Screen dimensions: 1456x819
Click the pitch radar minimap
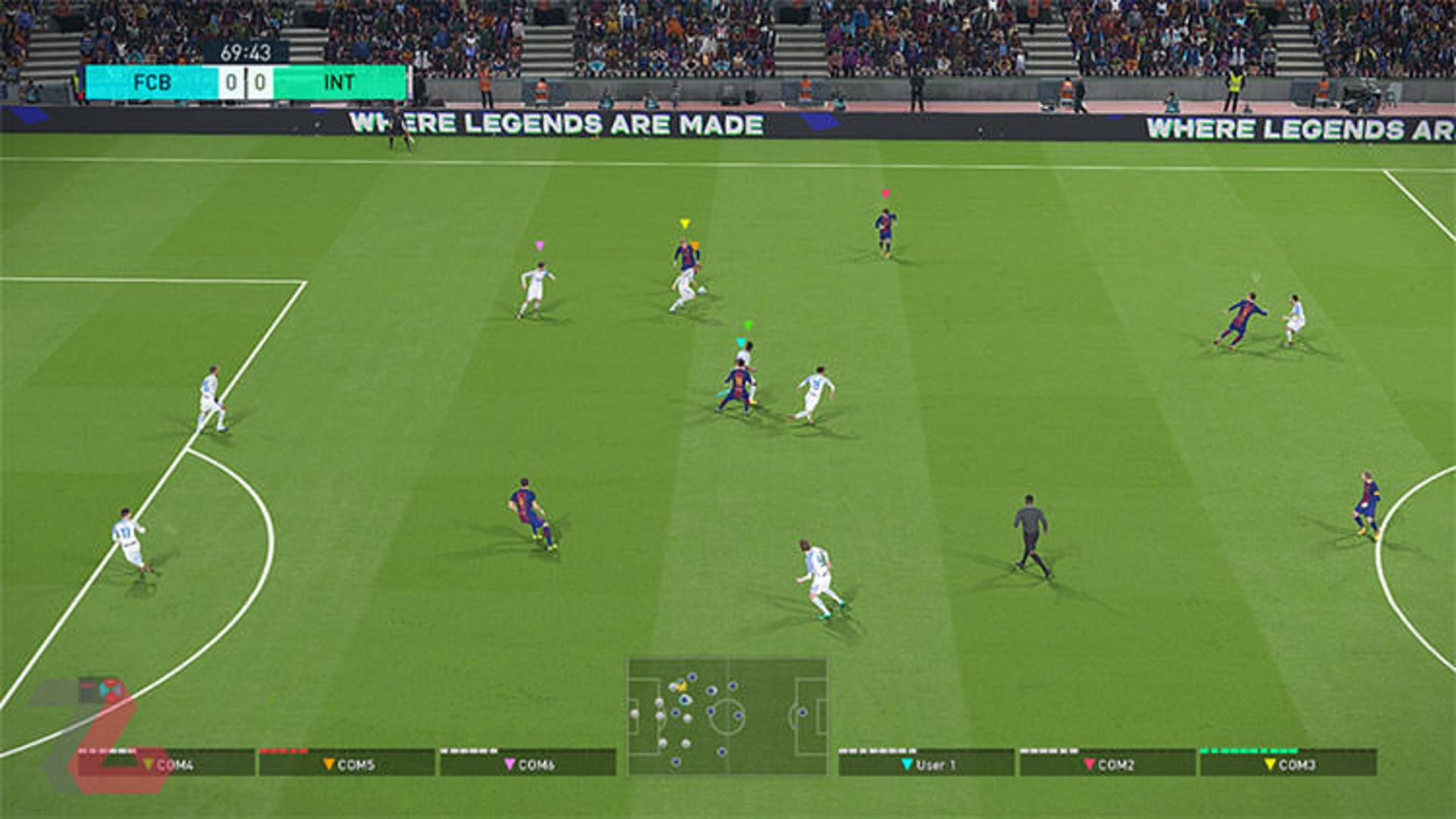point(727,716)
